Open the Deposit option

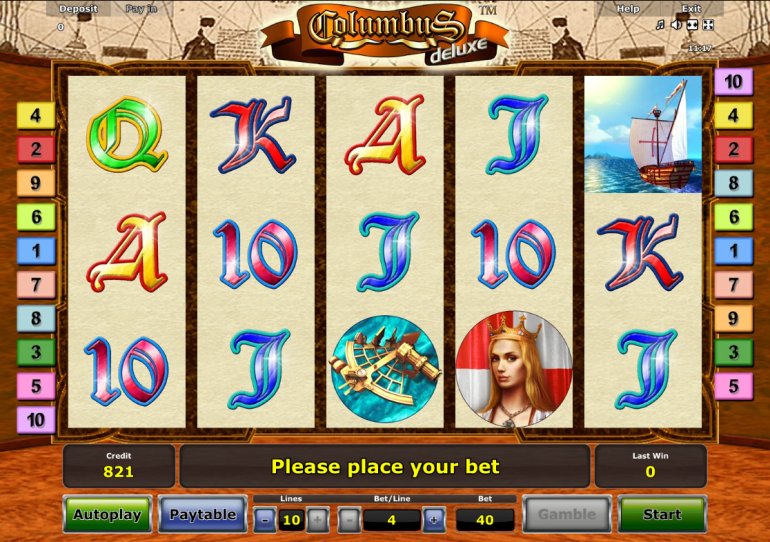tap(78, 9)
